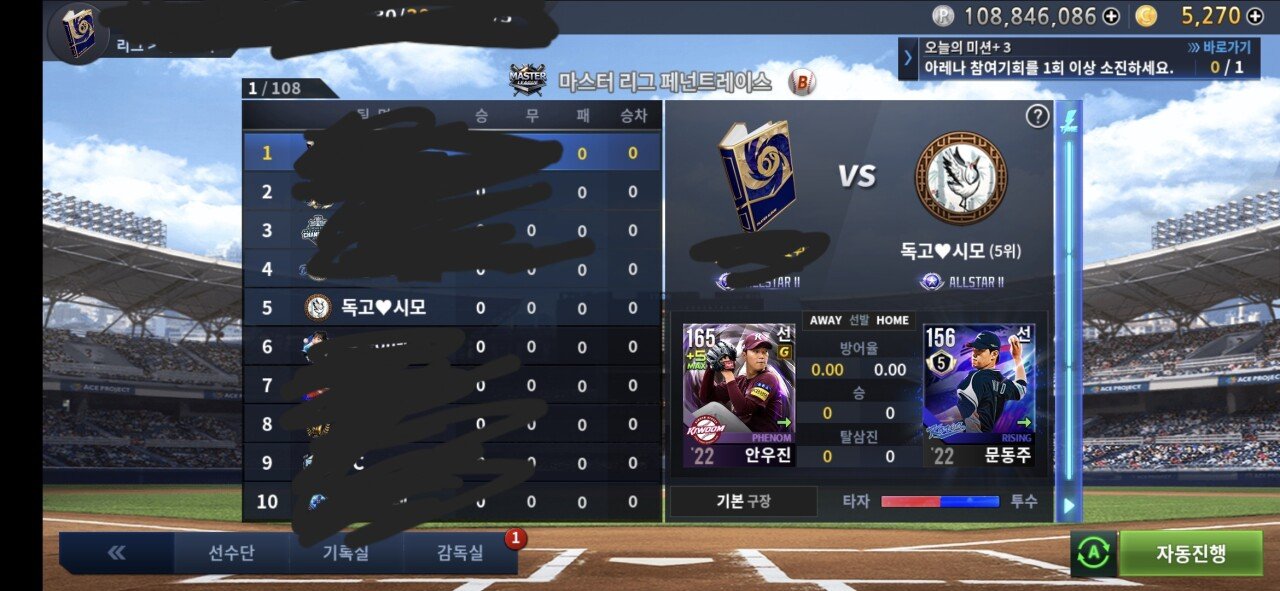
Task: Choose the 기본 구장 stadium button
Action: [x=739, y=501]
